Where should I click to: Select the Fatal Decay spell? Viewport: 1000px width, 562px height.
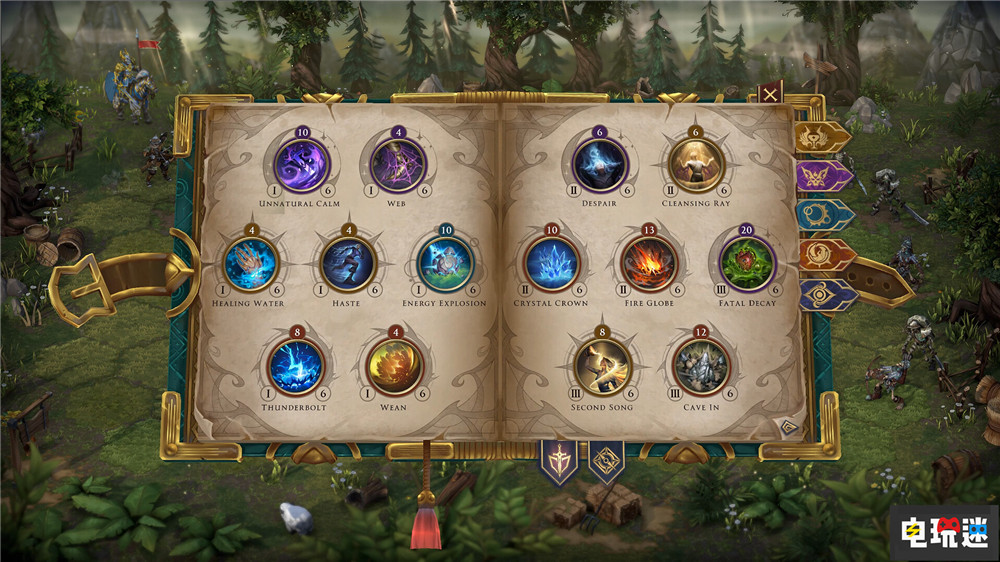[747, 264]
